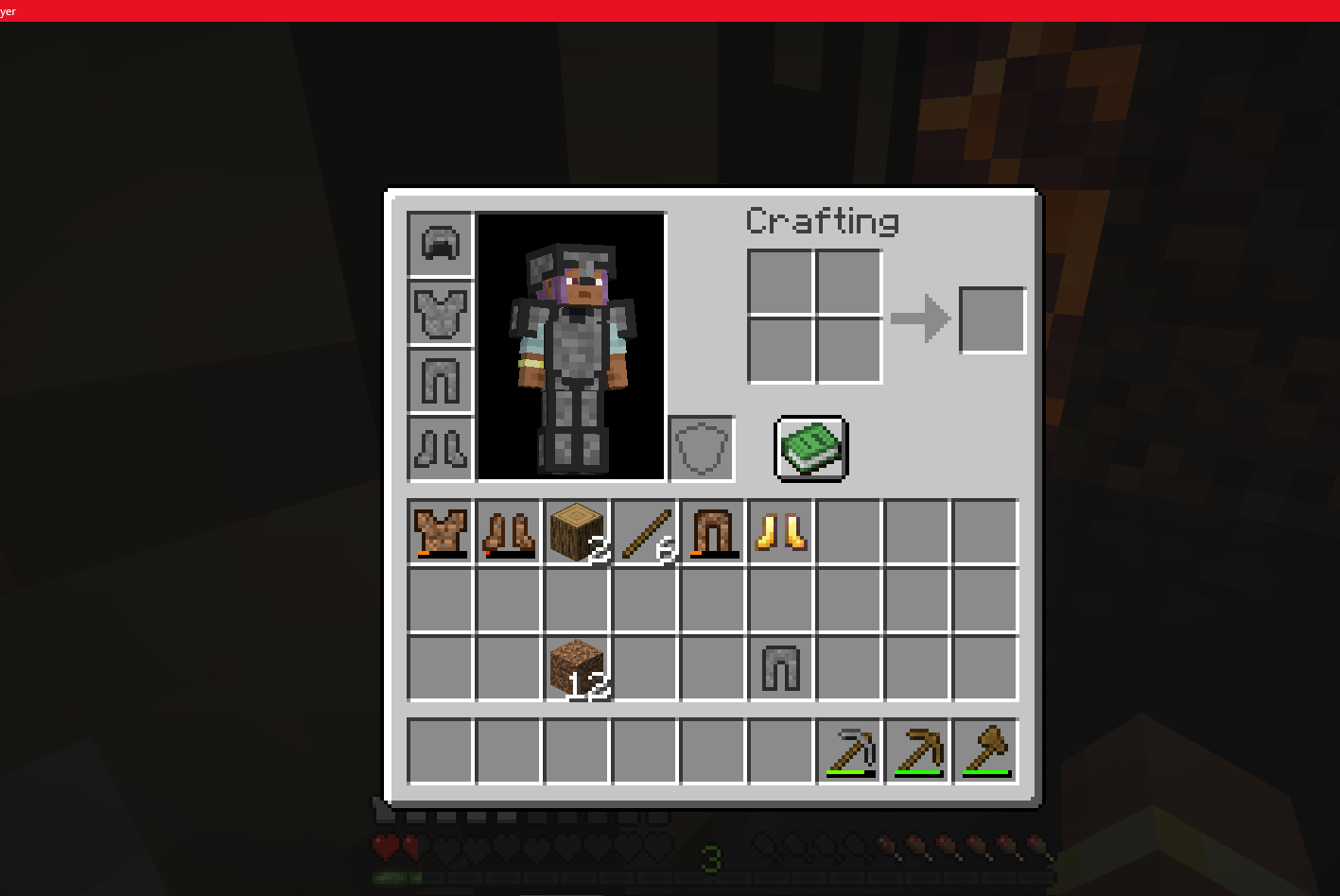Grab the stack of 2 oak logs

click(576, 531)
